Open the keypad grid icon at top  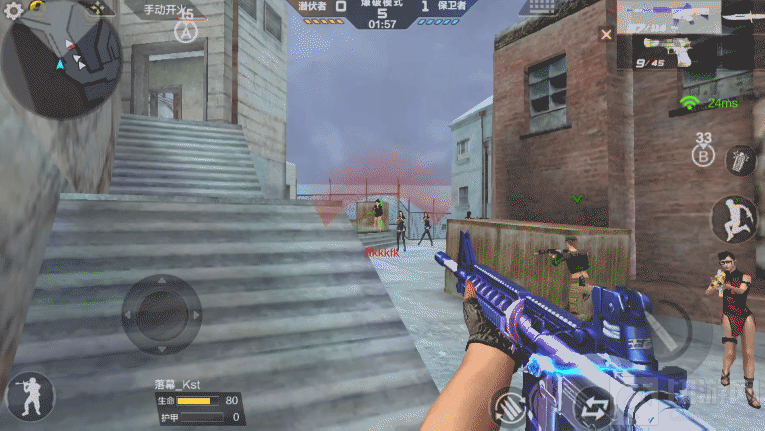pyautogui.click(x=541, y=7)
